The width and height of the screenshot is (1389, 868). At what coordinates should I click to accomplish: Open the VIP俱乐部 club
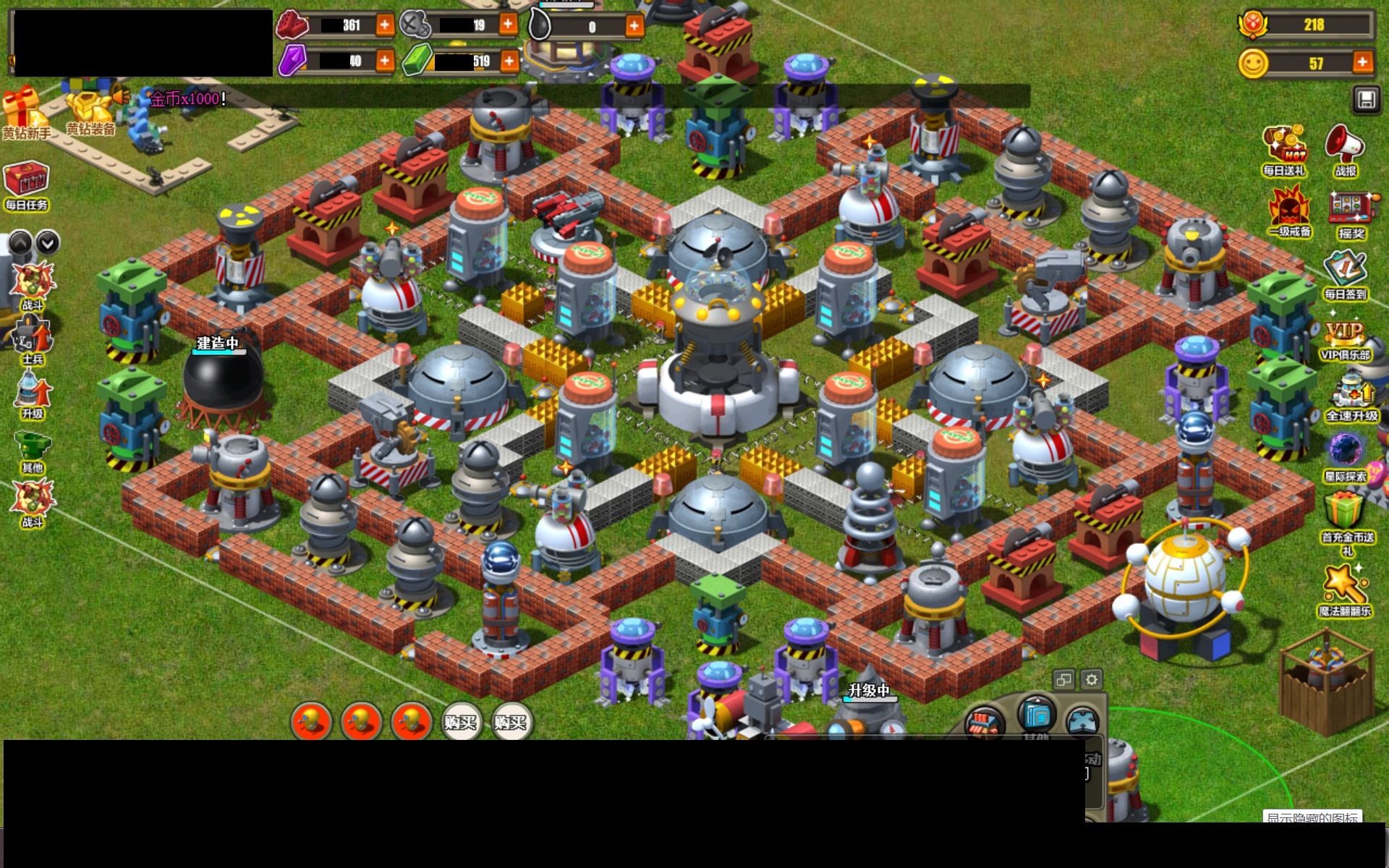[x=1344, y=339]
